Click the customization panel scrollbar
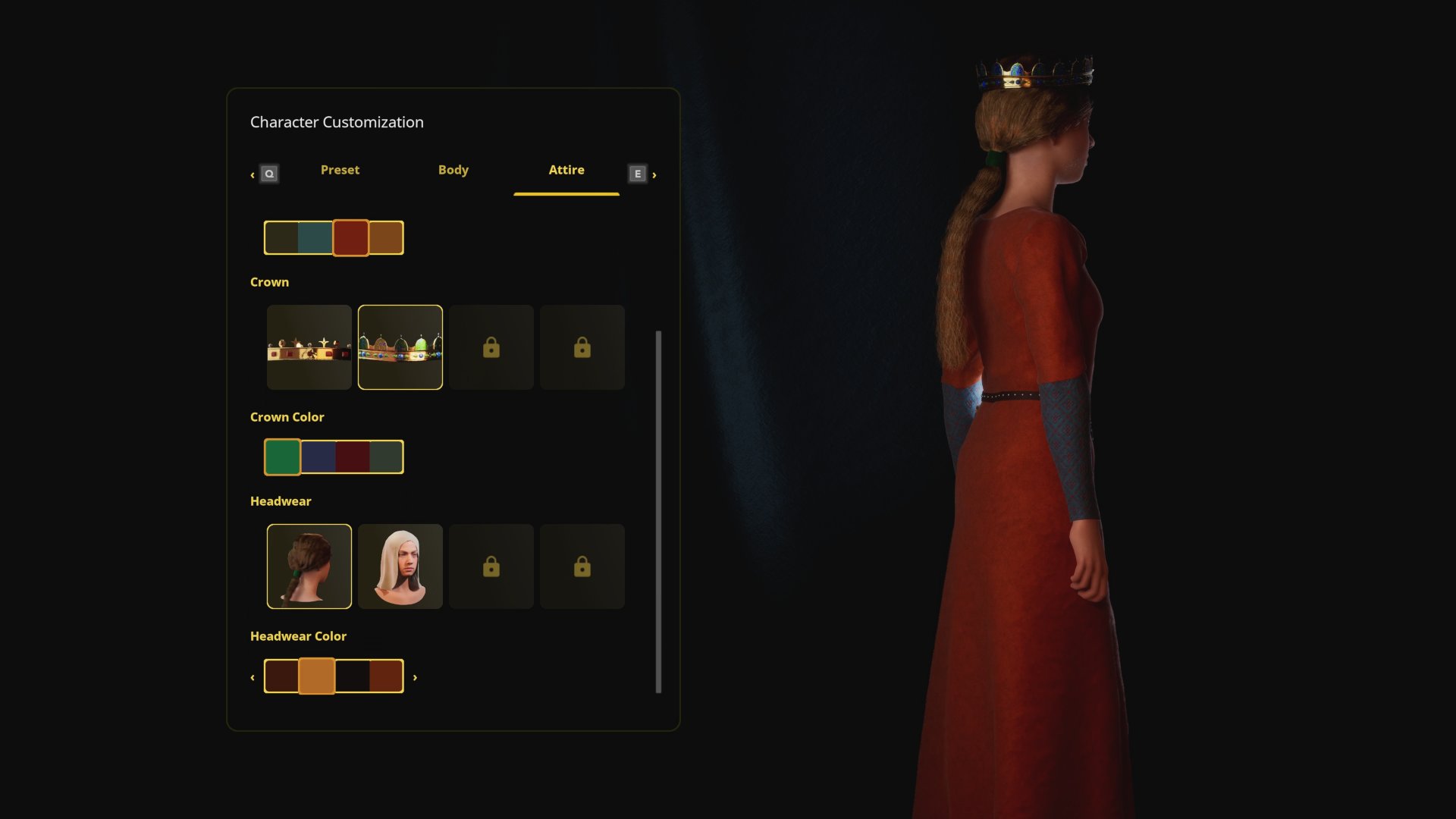Viewport: 1456px width, 819px height. 658,511
